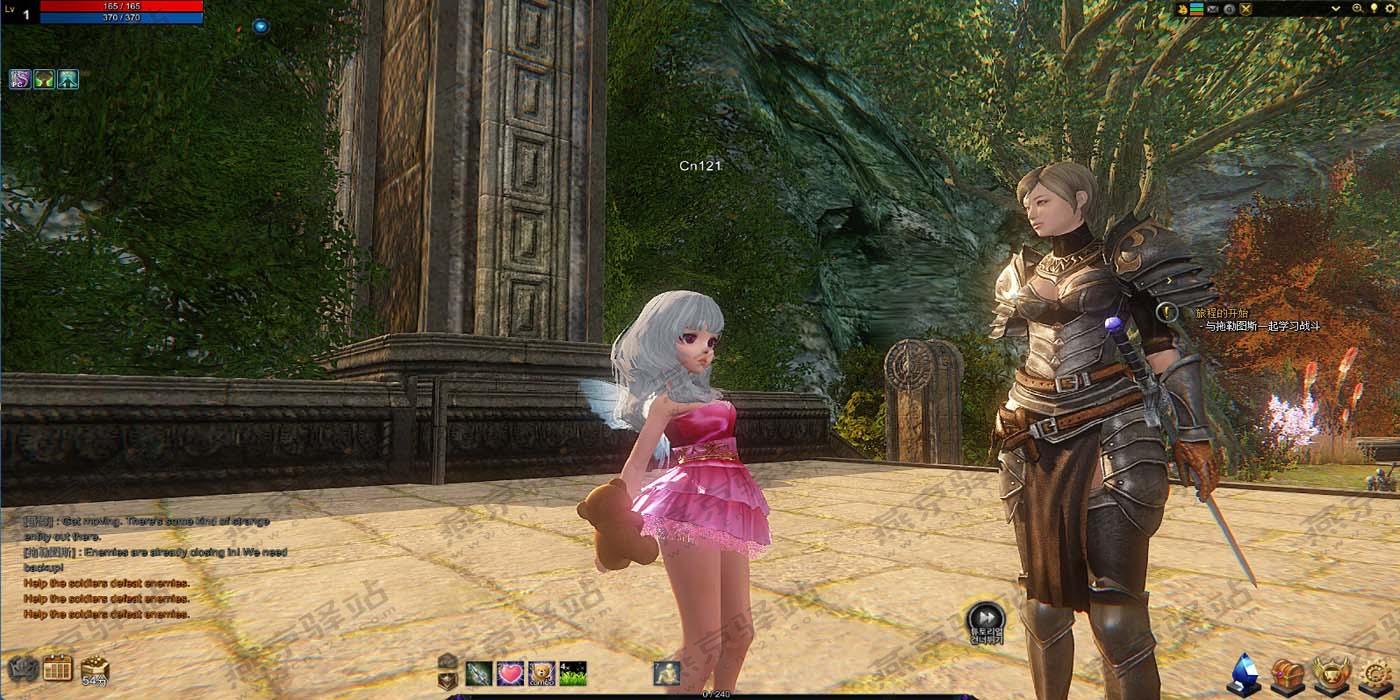The width and height of the screenshot is (1400, 700).
Task: Open the bronze gear system menu
Action: point(1377,674)
